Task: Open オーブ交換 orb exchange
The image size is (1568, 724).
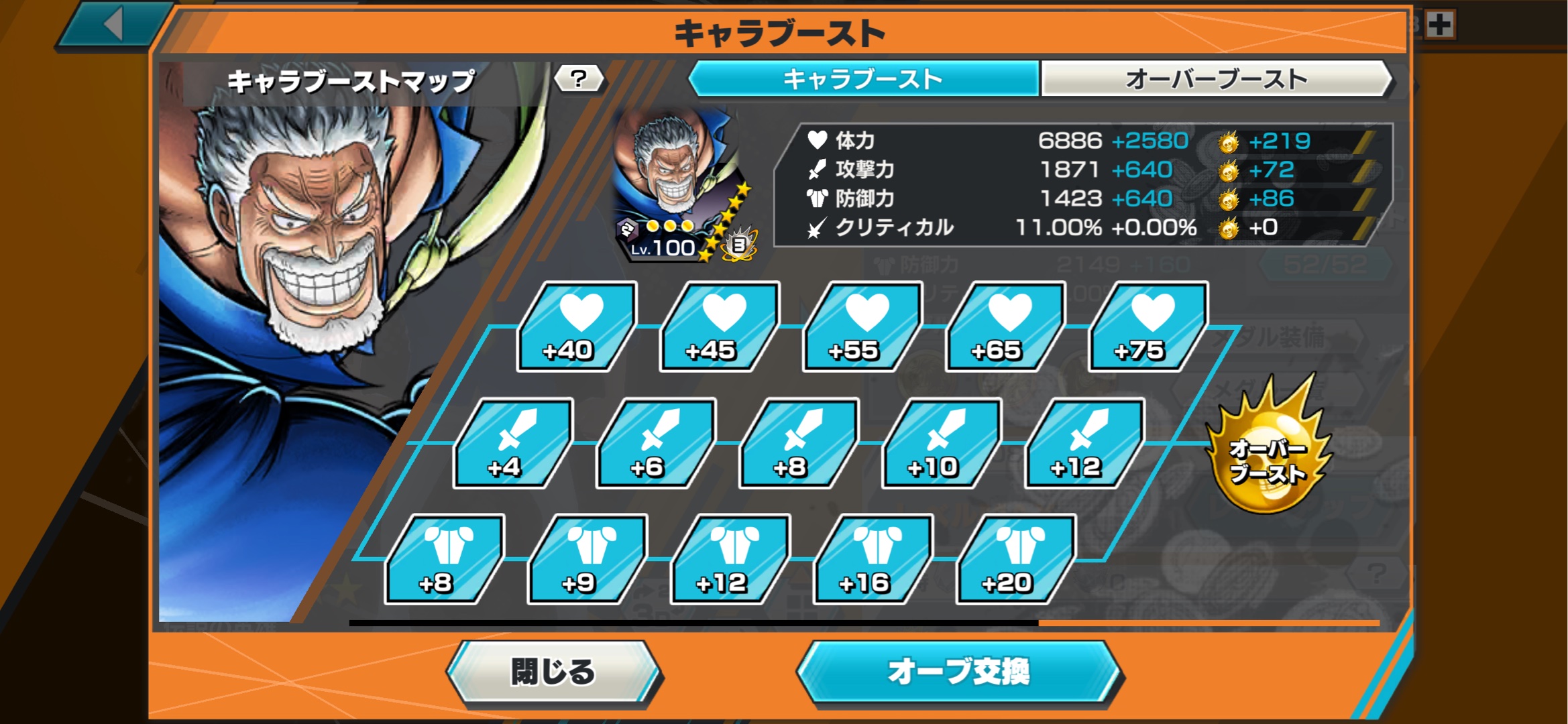Action: coord(958,672)
